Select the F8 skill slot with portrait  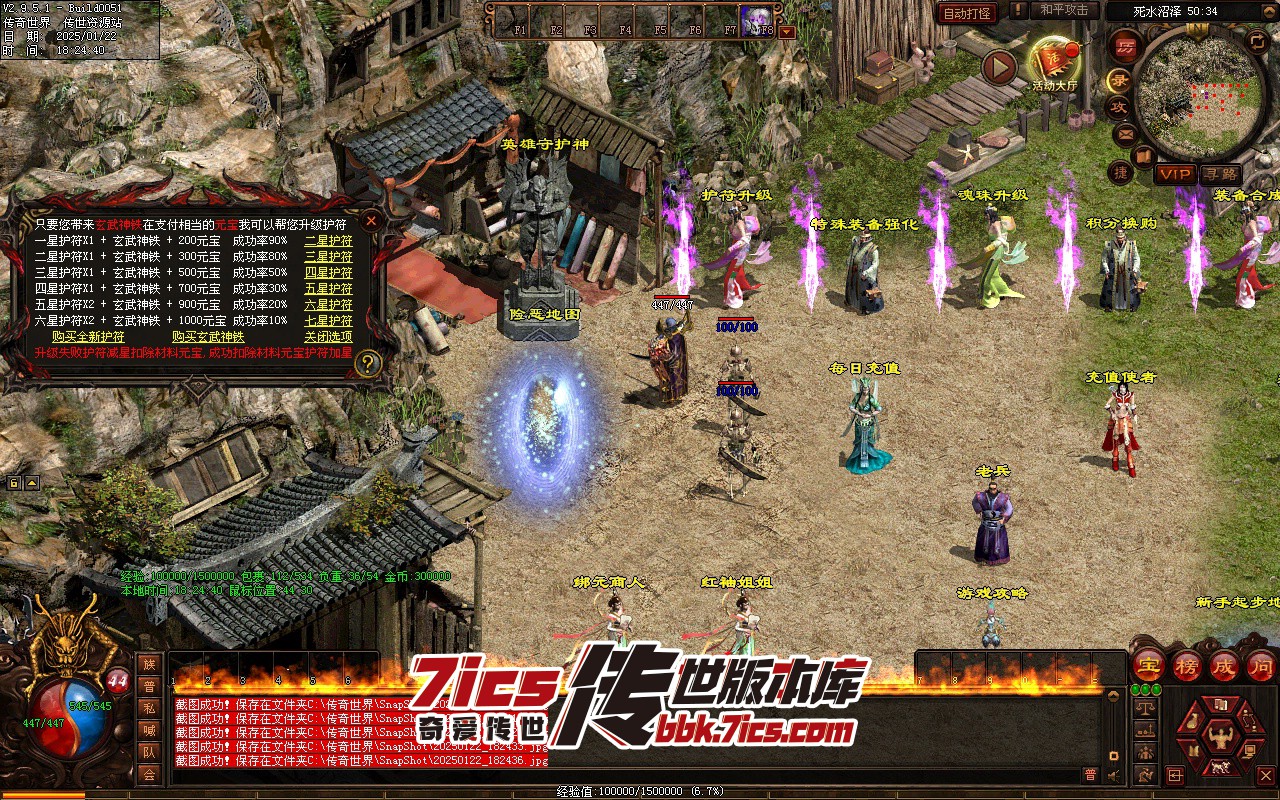click(x=757, y=19)
